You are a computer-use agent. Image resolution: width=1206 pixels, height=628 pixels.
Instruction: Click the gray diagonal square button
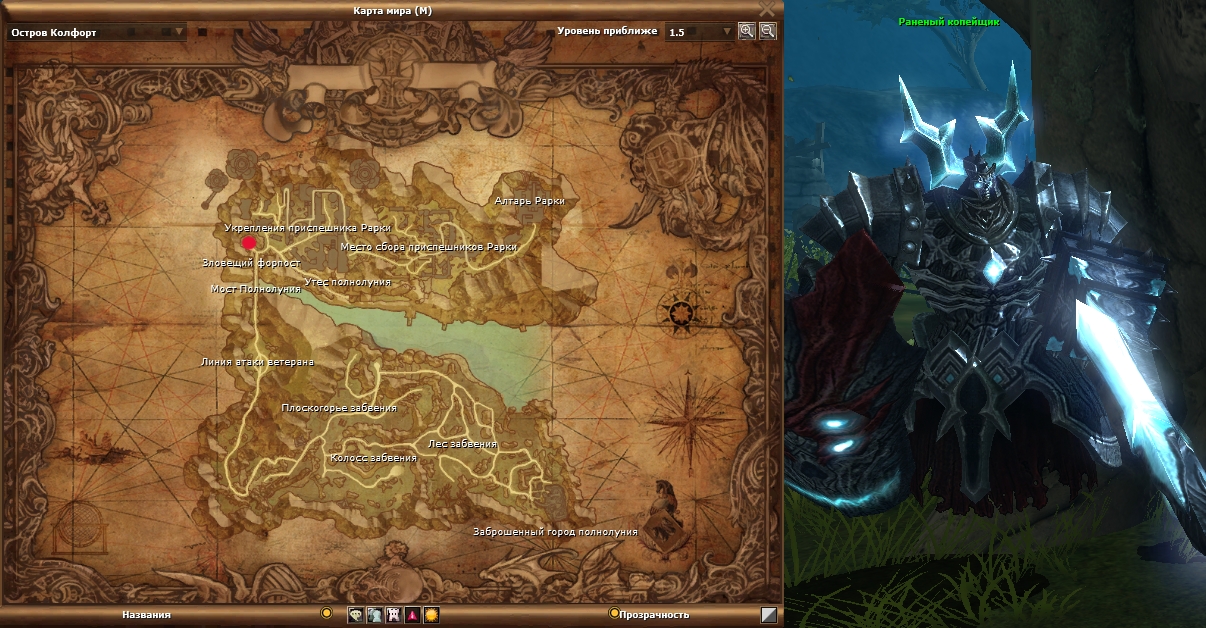click(768, 615)
